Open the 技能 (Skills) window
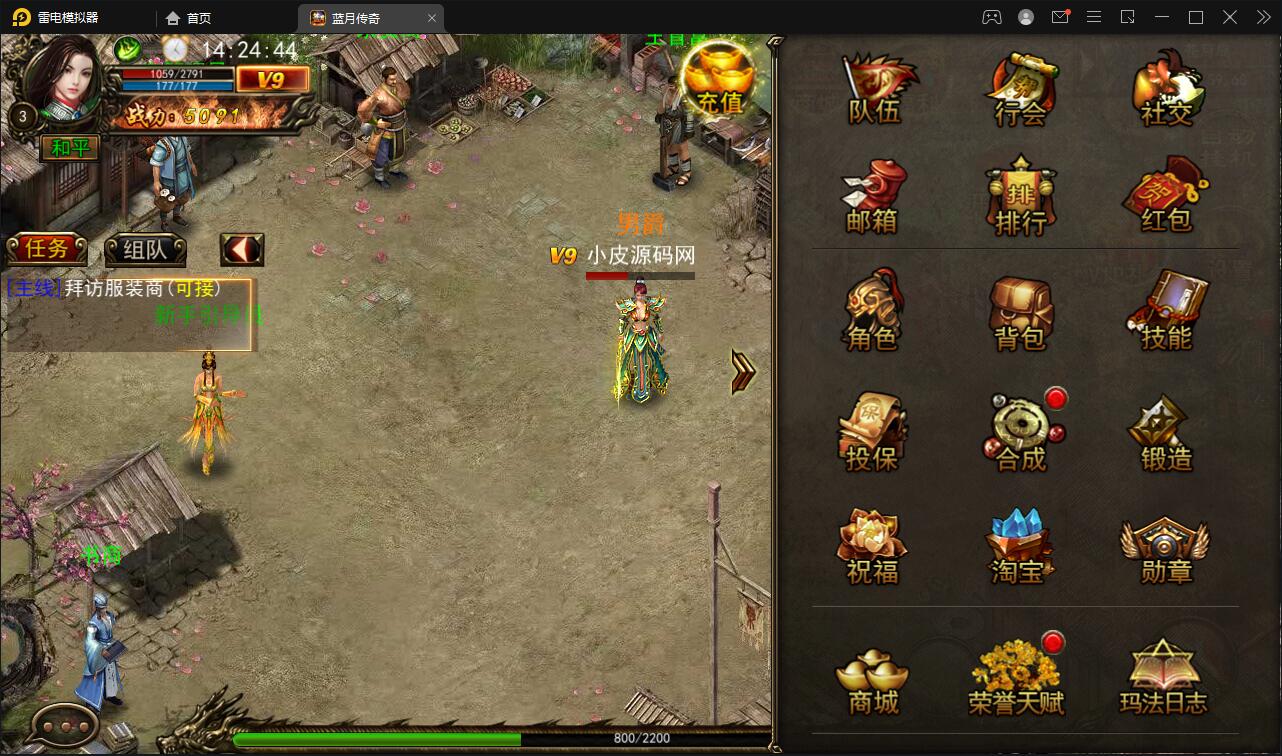Viewport: 1282px width, 756px height. click(1165, 315)
